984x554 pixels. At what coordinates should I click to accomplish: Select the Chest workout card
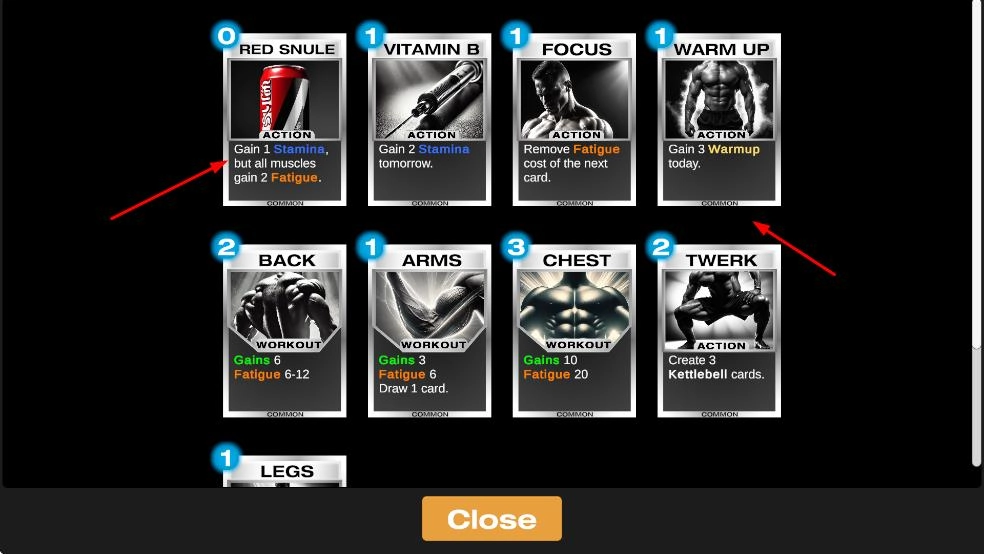coord(575,331)
